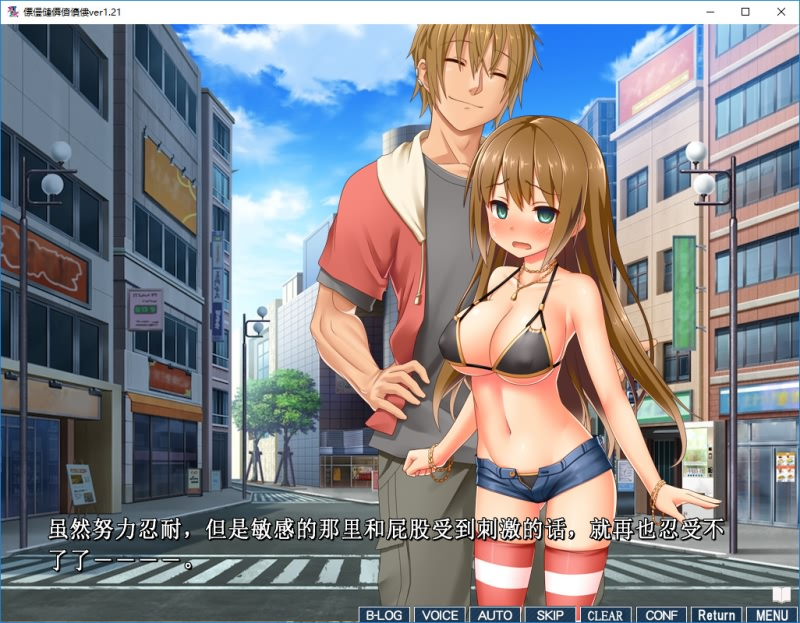
Task: Open the CONF settings screen
Action: tap(661, 615)
